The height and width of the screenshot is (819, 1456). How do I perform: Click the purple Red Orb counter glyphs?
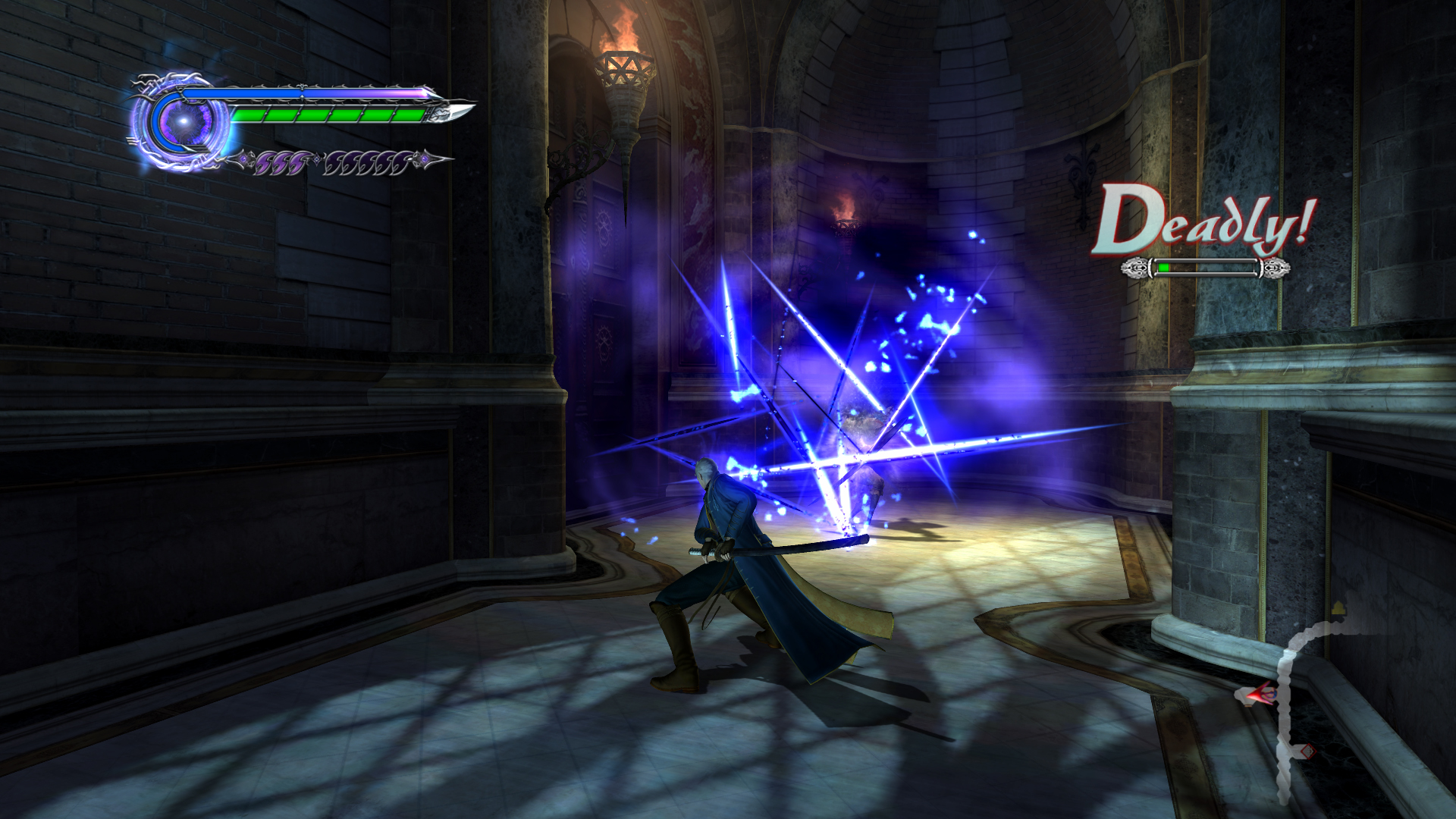281,162
